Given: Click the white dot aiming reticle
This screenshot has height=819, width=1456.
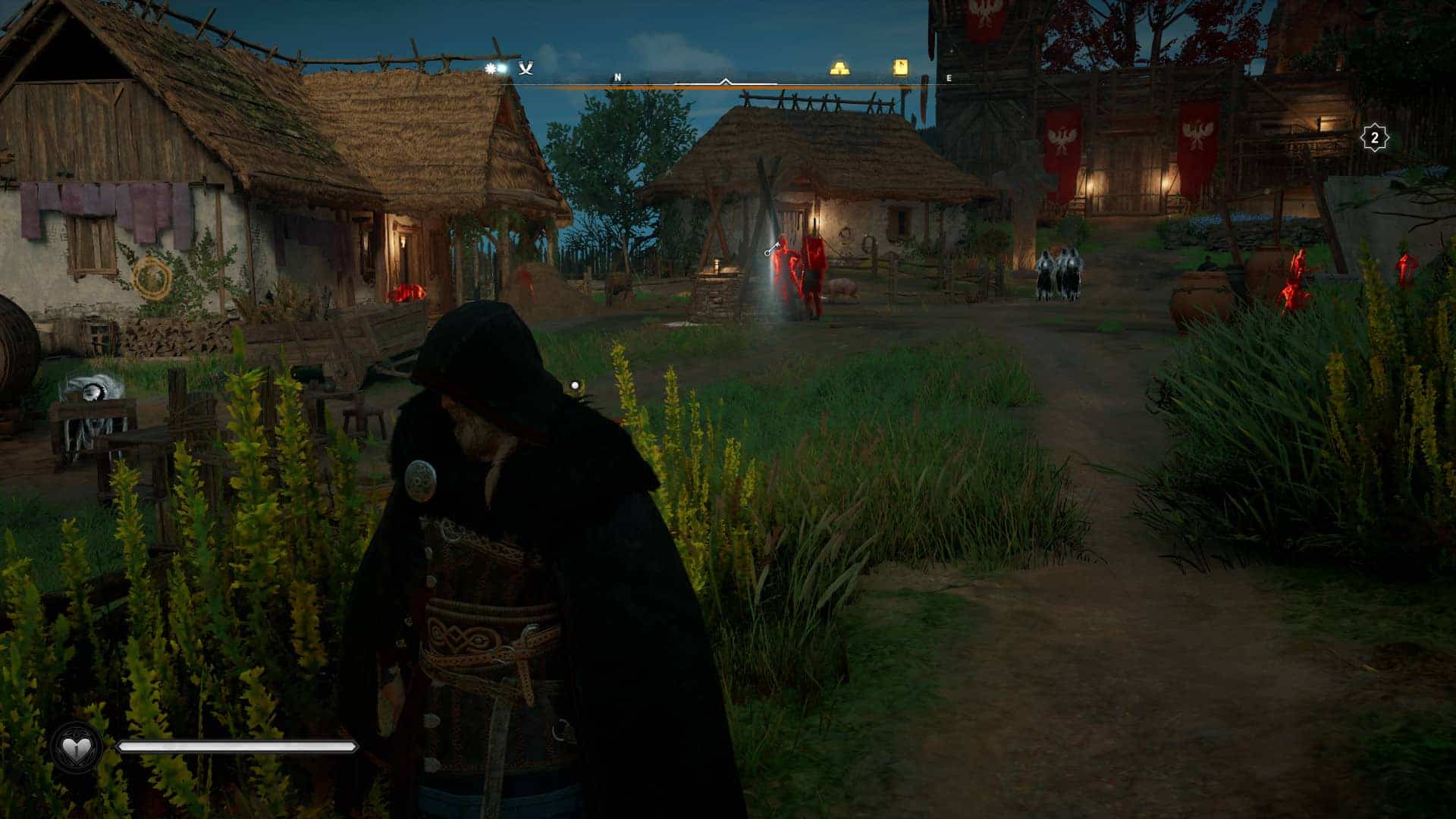Looking at the screenshot, I should coord(575,384).
